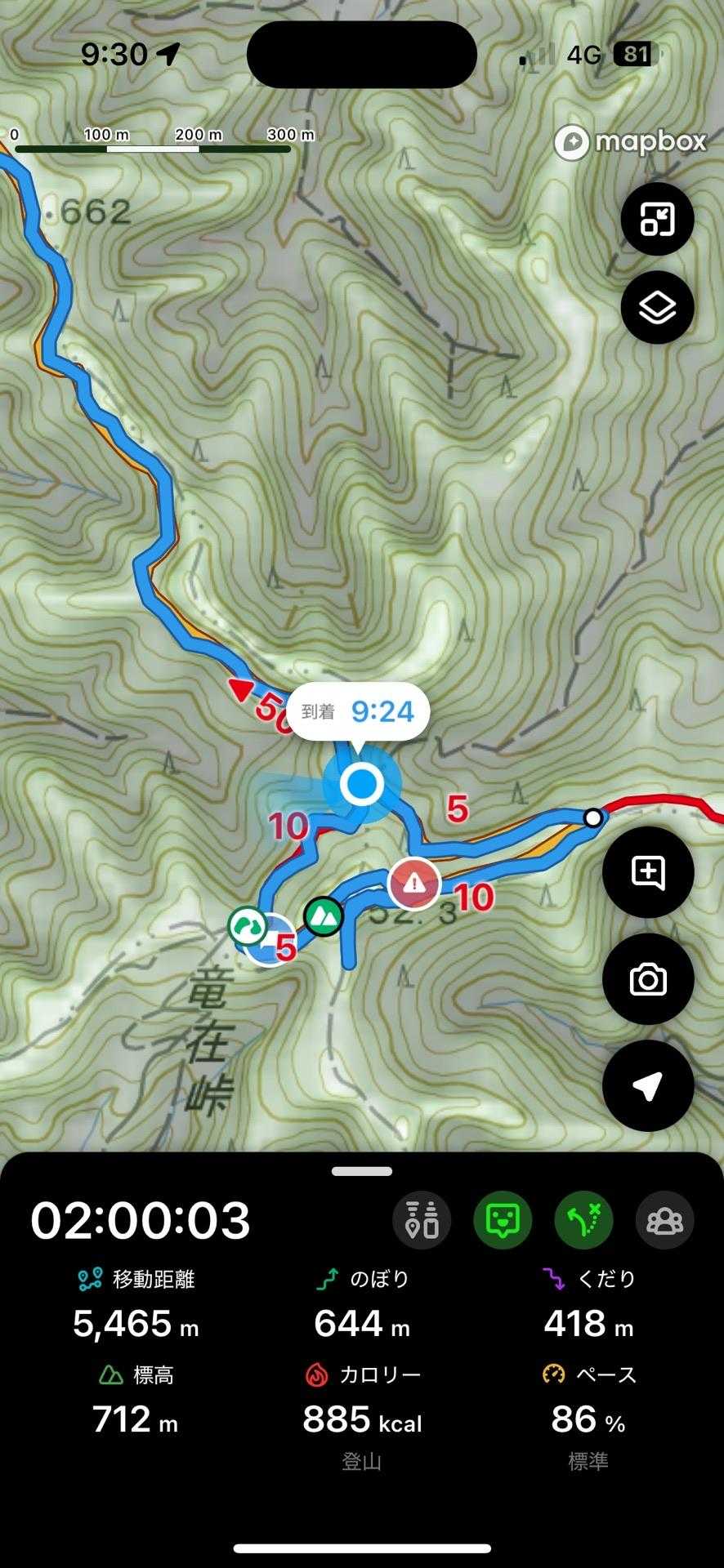Select the red warning marker on the route
The image size is (724, 1568).
click(414, 883)
